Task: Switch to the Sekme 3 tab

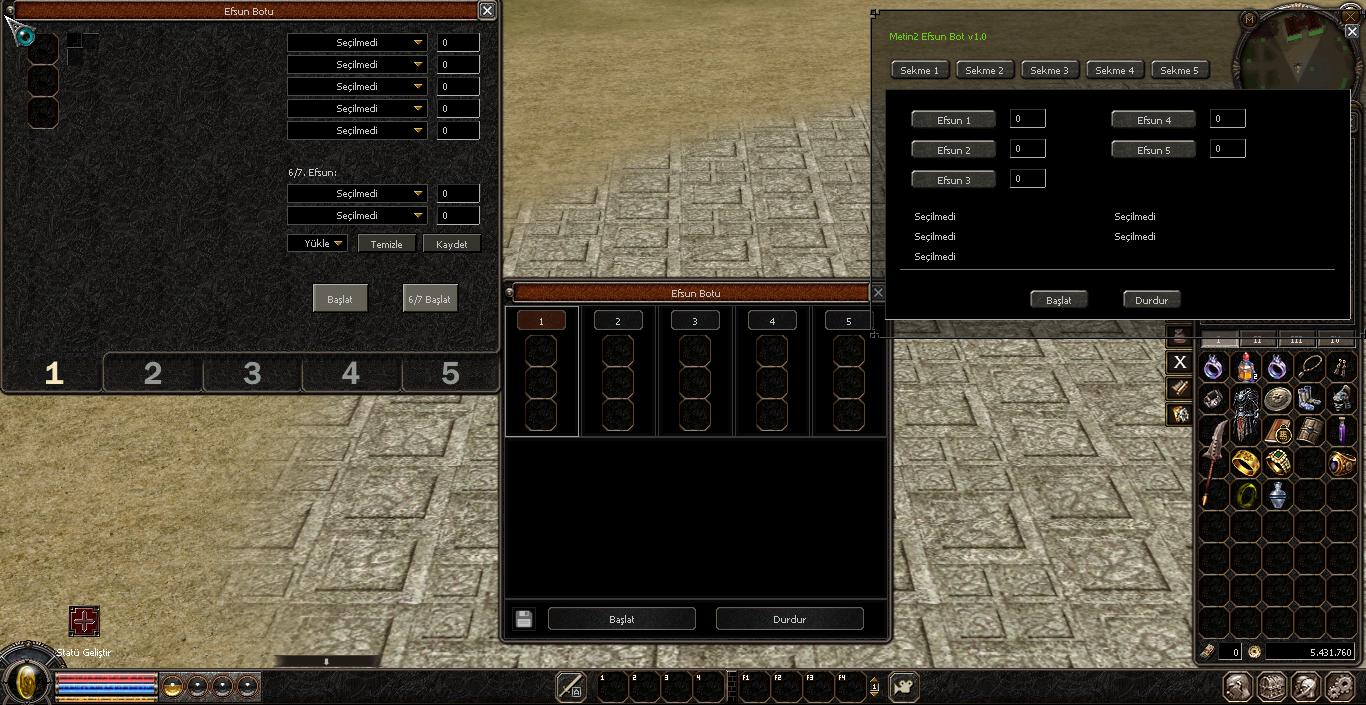Action: click(1050, 70)
